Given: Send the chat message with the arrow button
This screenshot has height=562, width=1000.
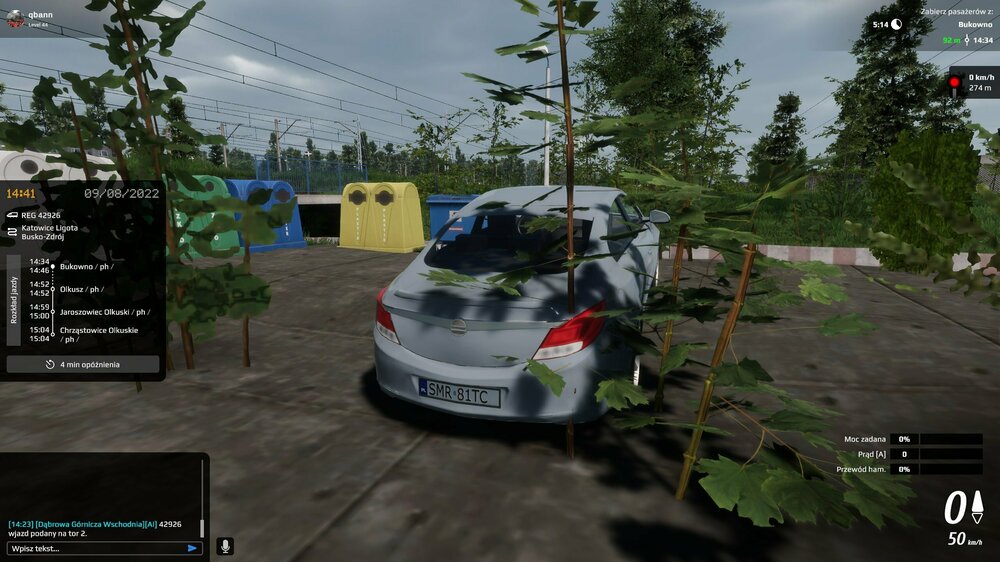Looking at the screenshot, I should [x=192, y=548].
